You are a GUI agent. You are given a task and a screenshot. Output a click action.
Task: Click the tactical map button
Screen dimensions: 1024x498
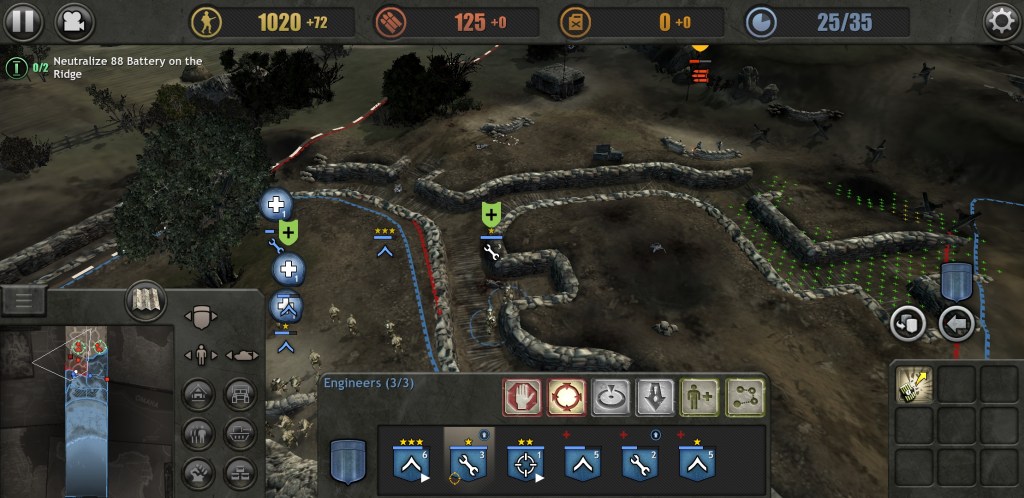[x=145, y=300]
